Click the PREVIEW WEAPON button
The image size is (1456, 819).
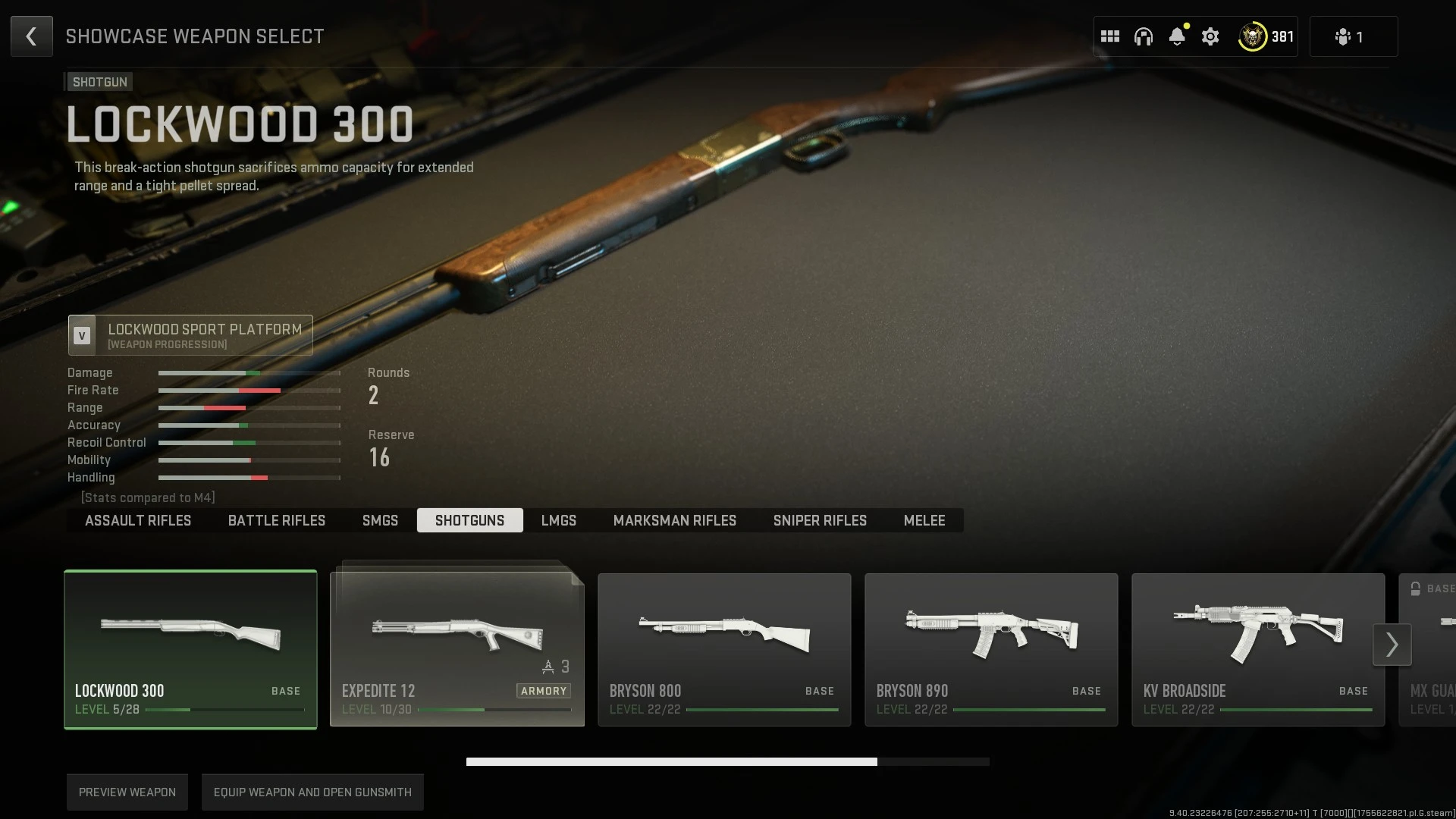click(x=127, y=792)
